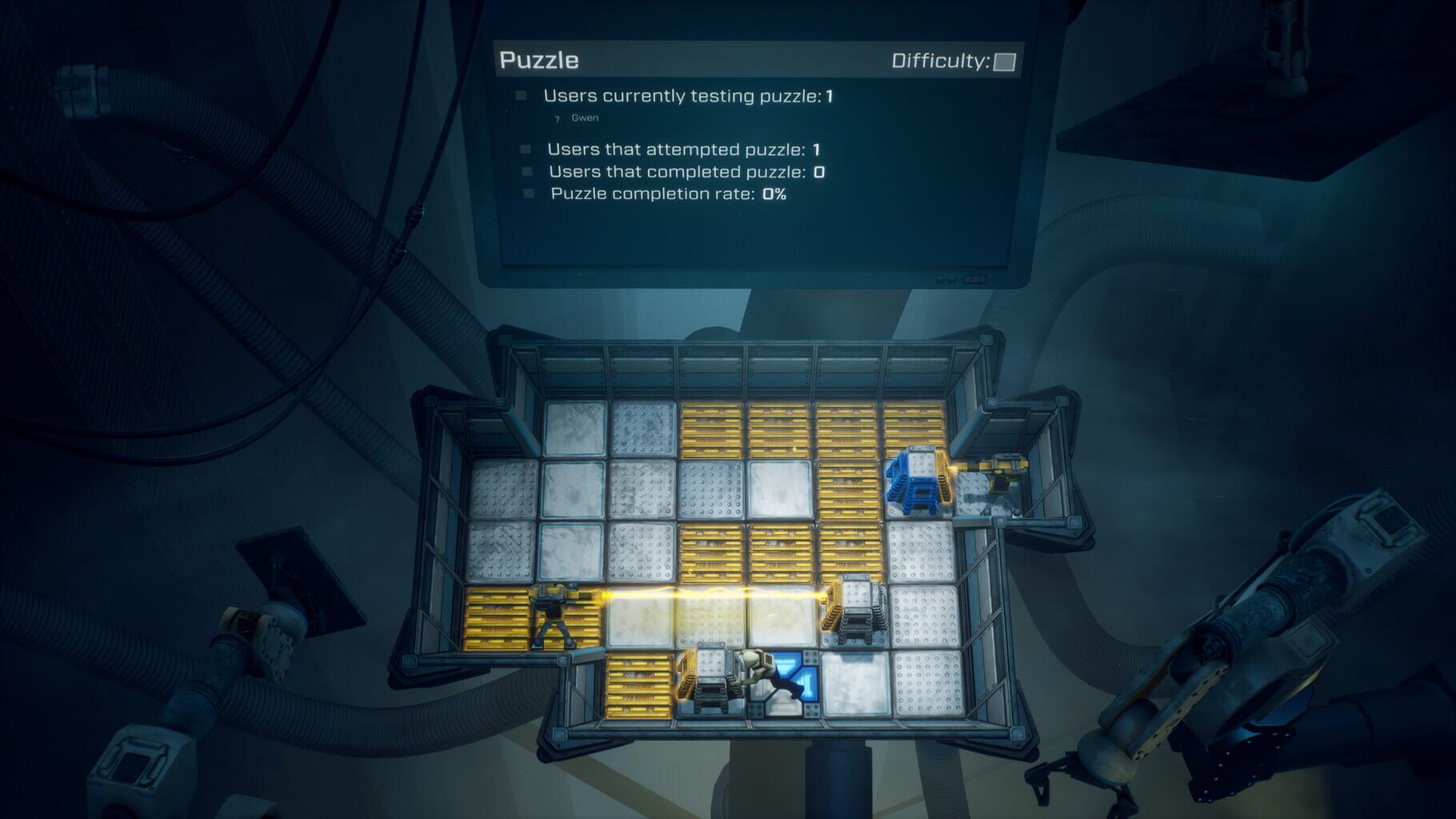
Task: Select the Puzzle header tab
Action: tap(538, 58)
